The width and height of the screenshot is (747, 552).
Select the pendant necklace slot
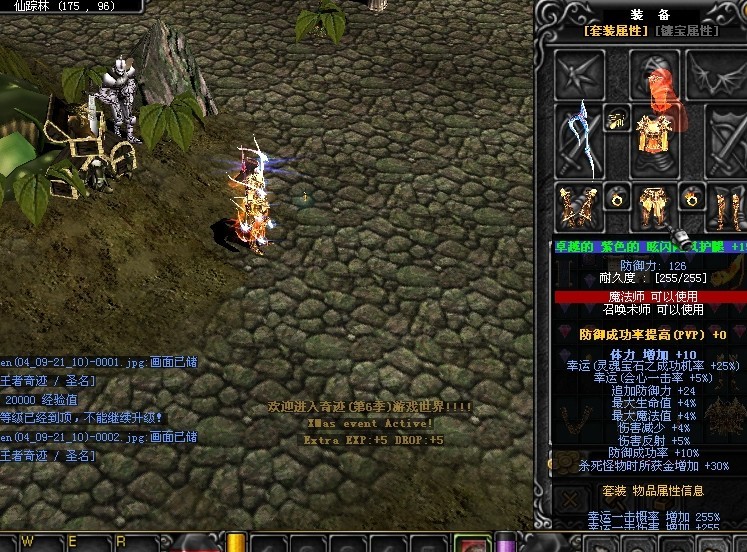(617, 119)
